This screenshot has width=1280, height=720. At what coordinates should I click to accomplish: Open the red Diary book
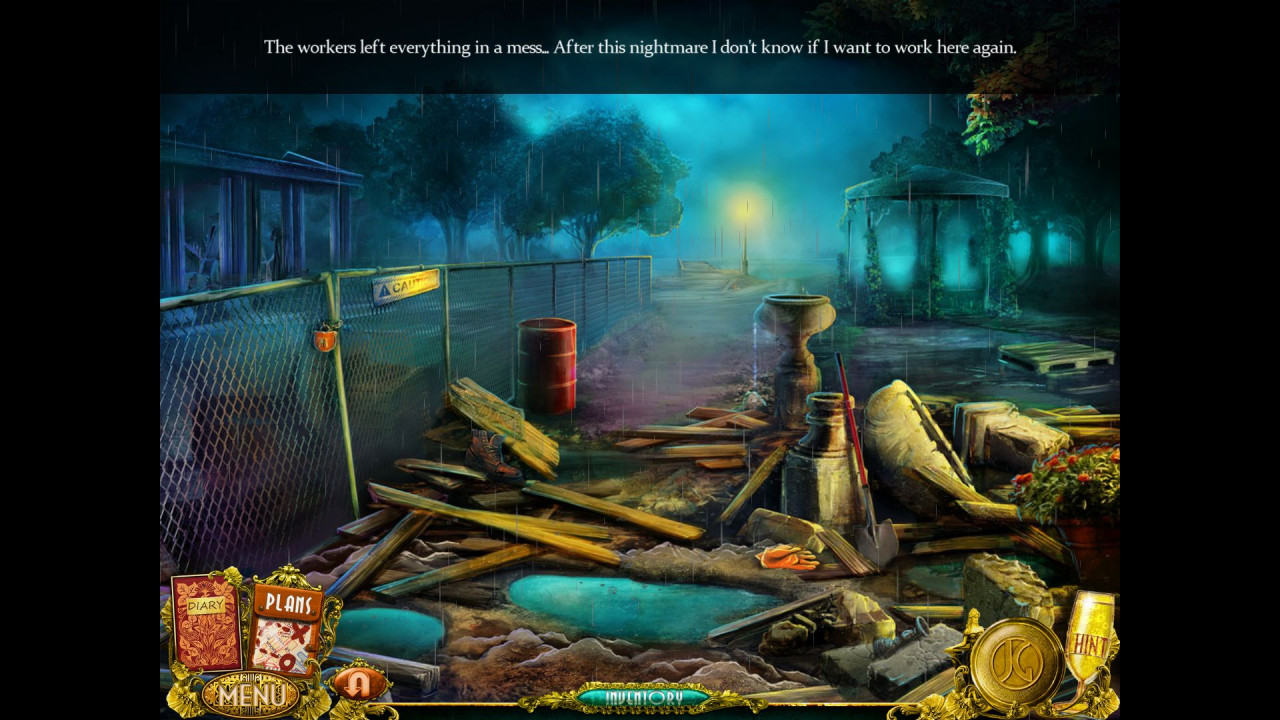(207, 623)
